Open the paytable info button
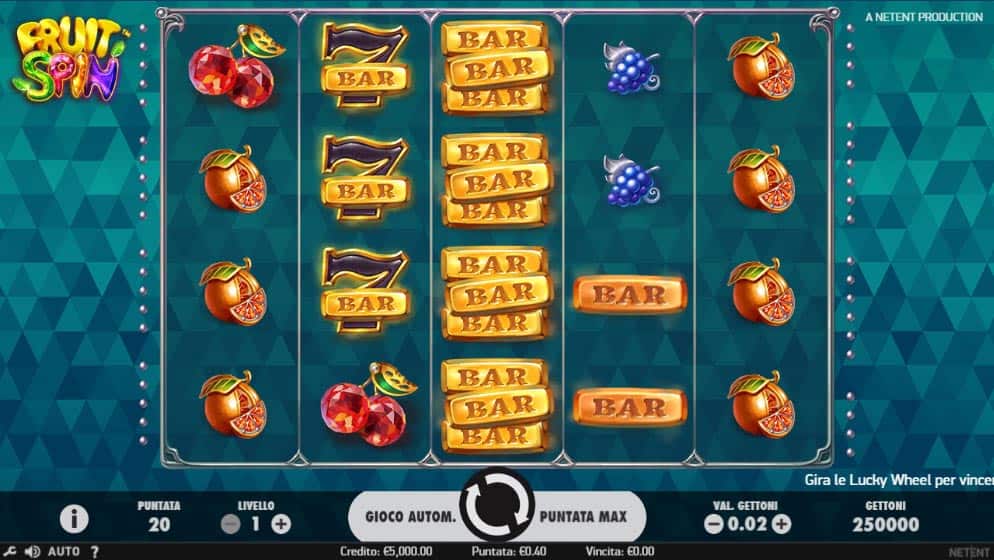This screenshot has height=560, width=994. click(x=75, y=518)
